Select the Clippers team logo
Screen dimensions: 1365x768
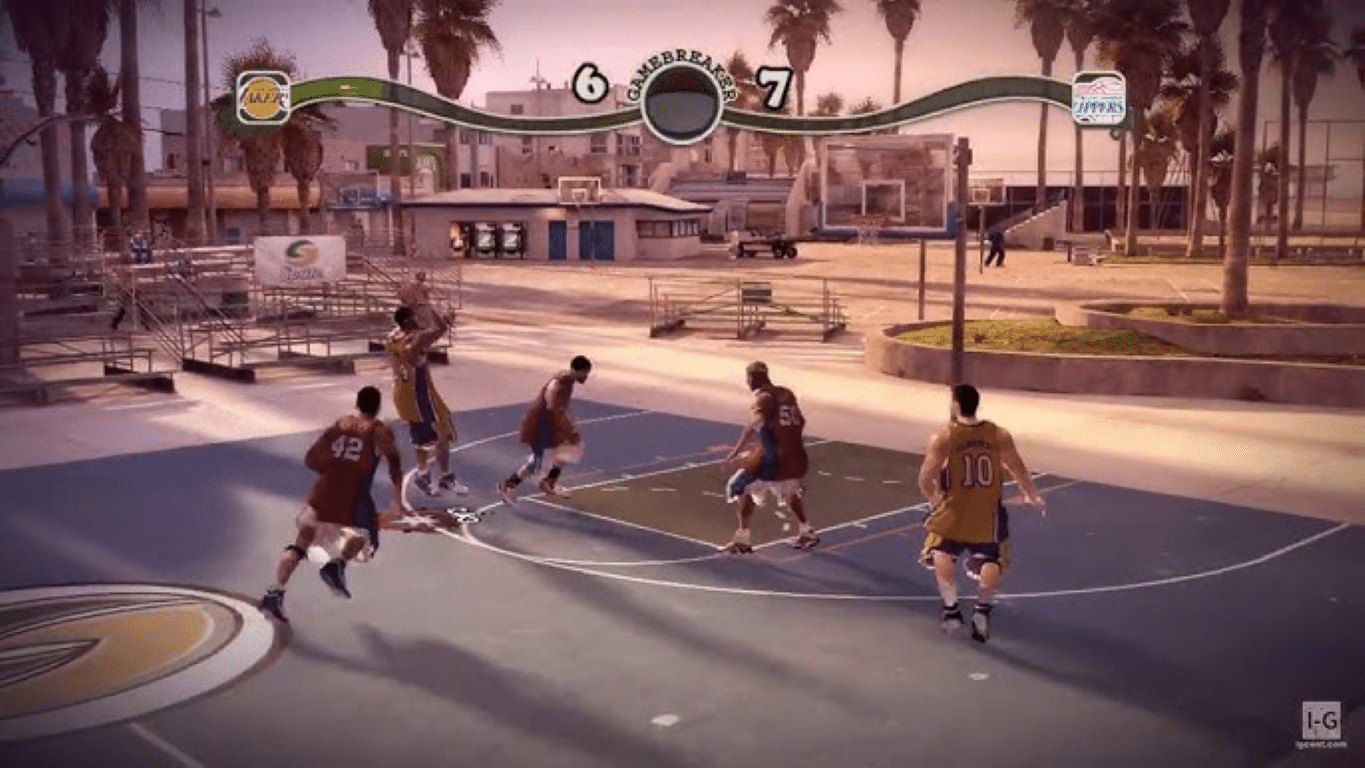coord(1098,98)
